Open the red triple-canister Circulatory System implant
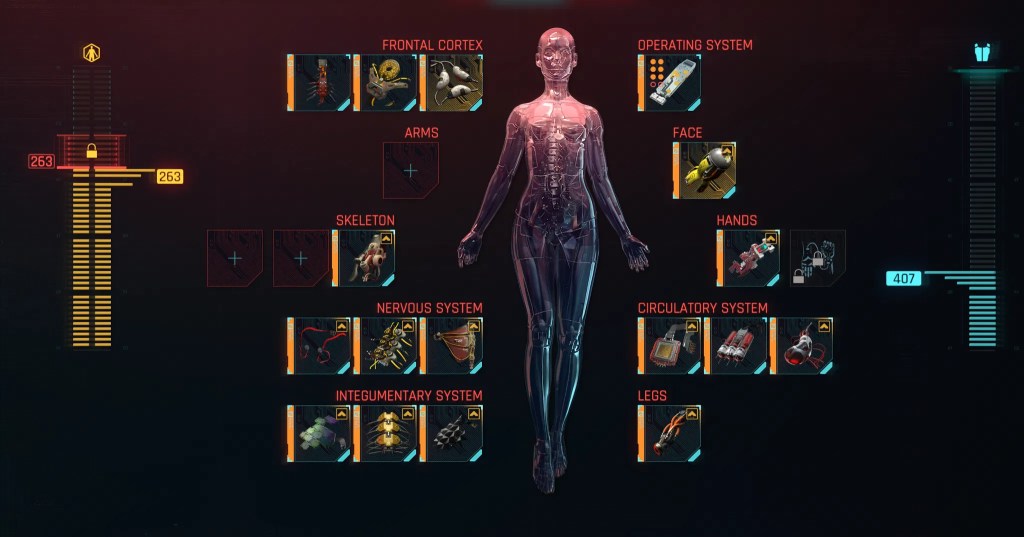The image size is (1024, 537). point(736,346)
